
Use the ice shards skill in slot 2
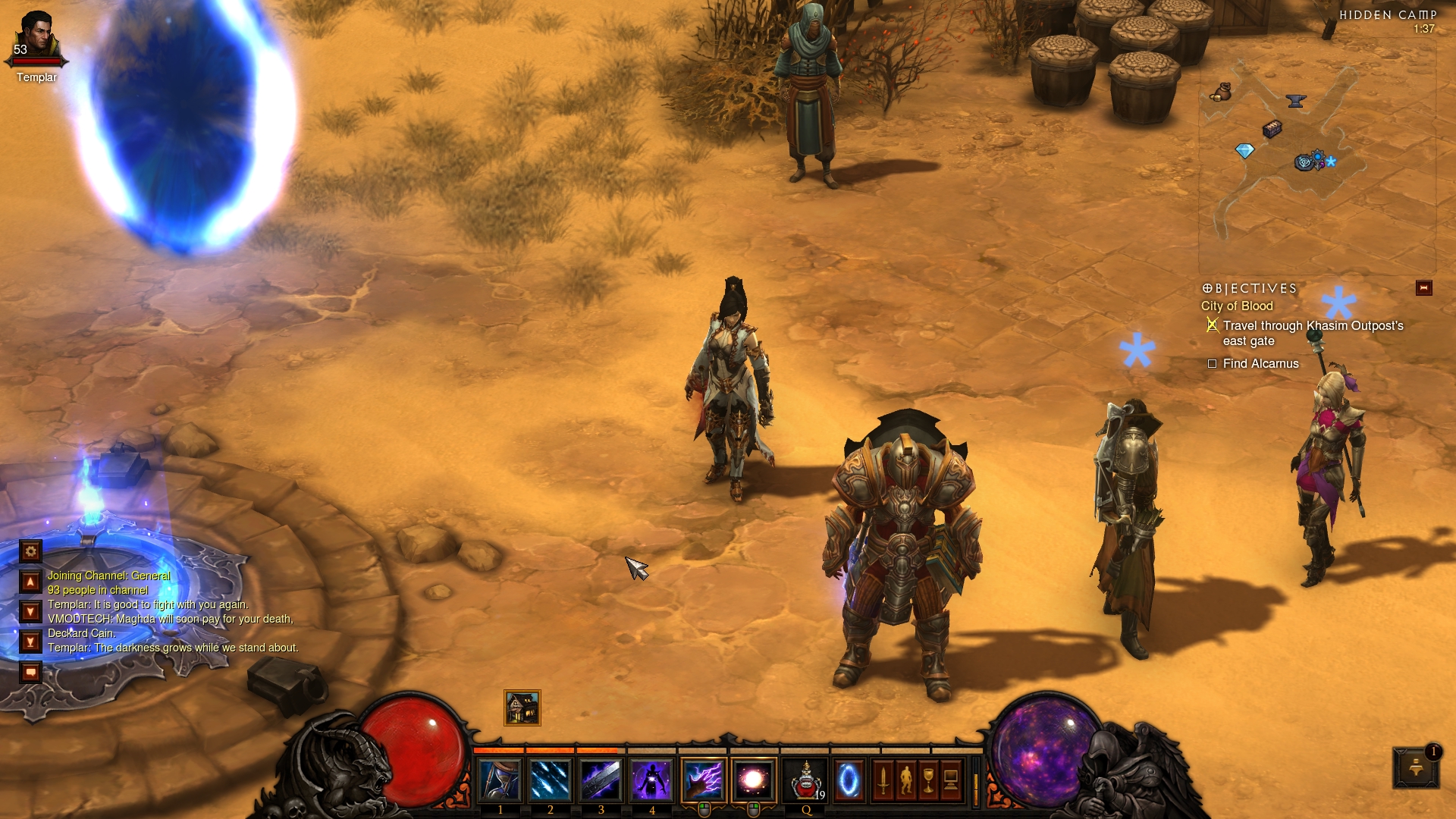tap(551, 780)
